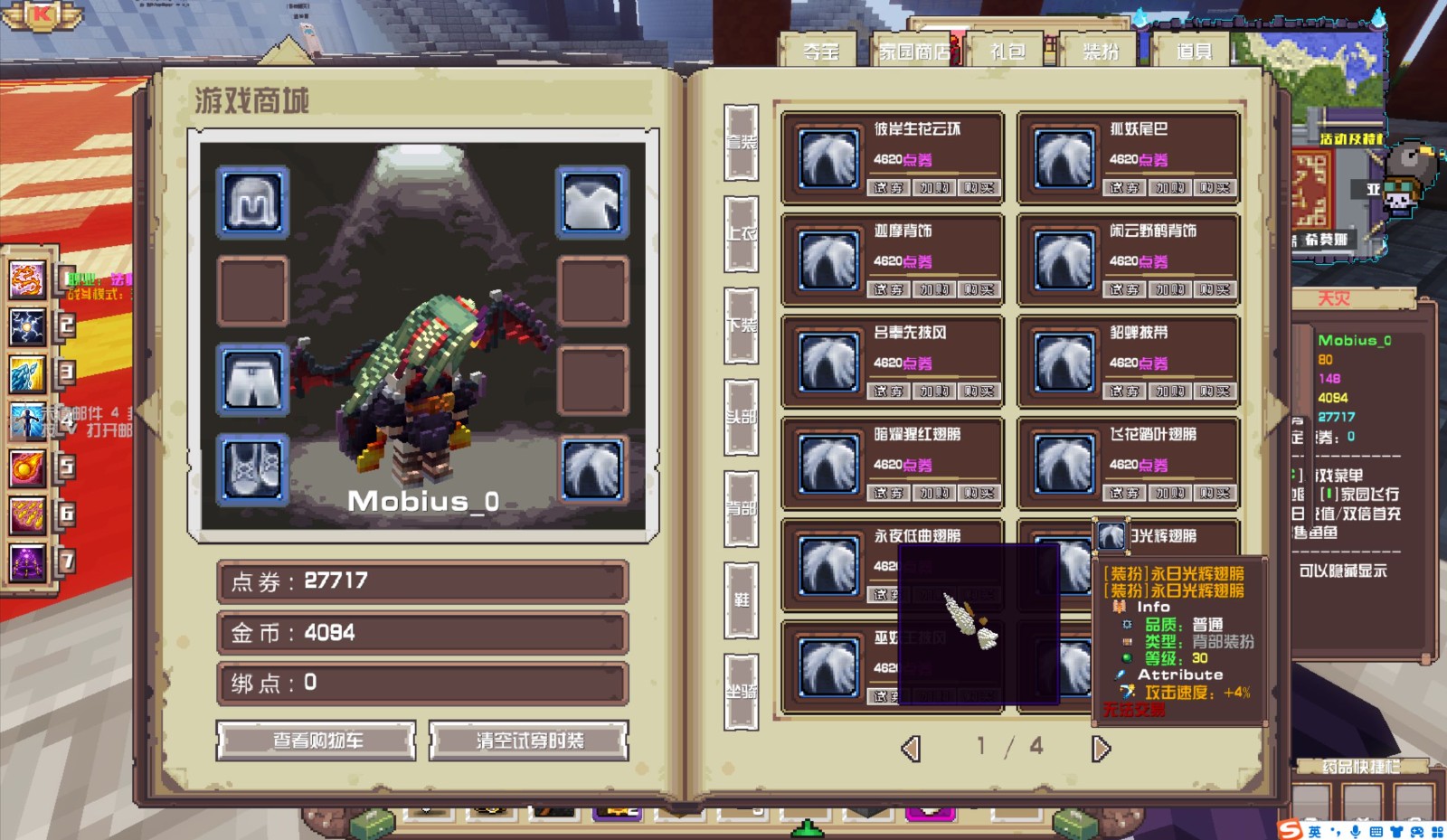The image size is (1447, 840).
Task: Click the equipped helmet slot on character panel
Action: coord(253,203)
